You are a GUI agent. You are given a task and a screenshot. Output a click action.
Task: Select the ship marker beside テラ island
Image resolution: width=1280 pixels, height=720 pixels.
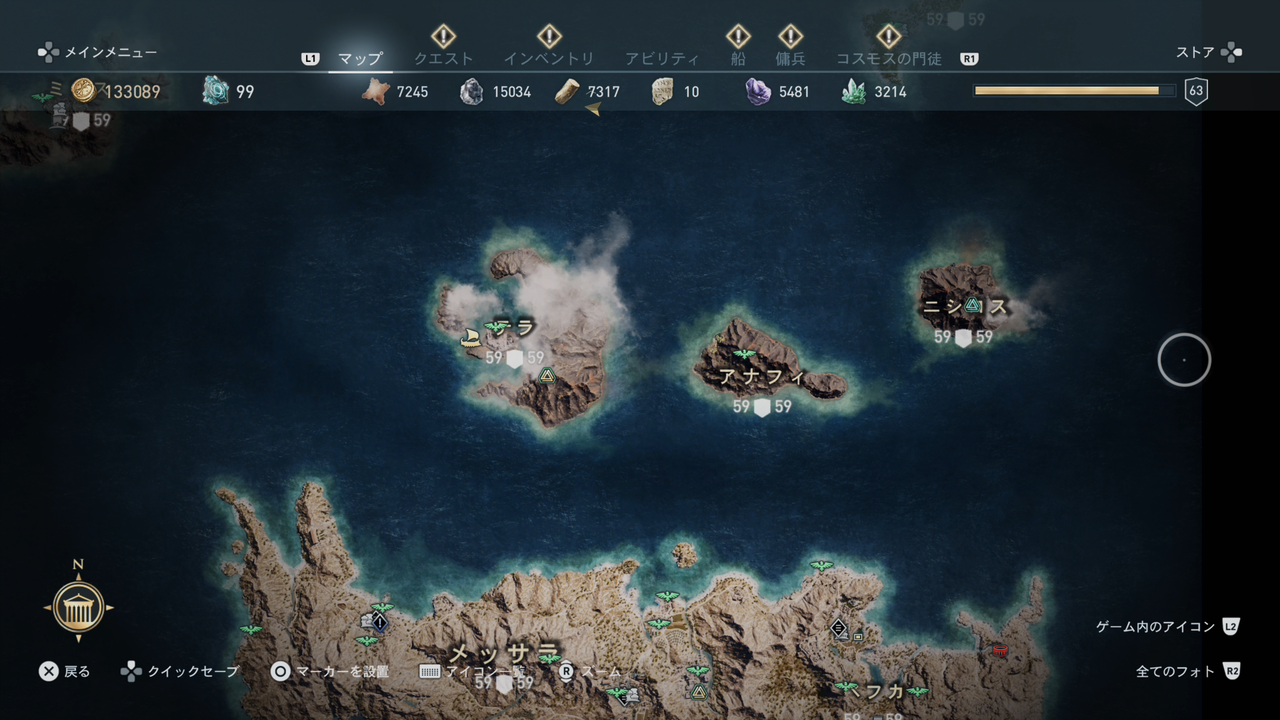tap(471, 338)
